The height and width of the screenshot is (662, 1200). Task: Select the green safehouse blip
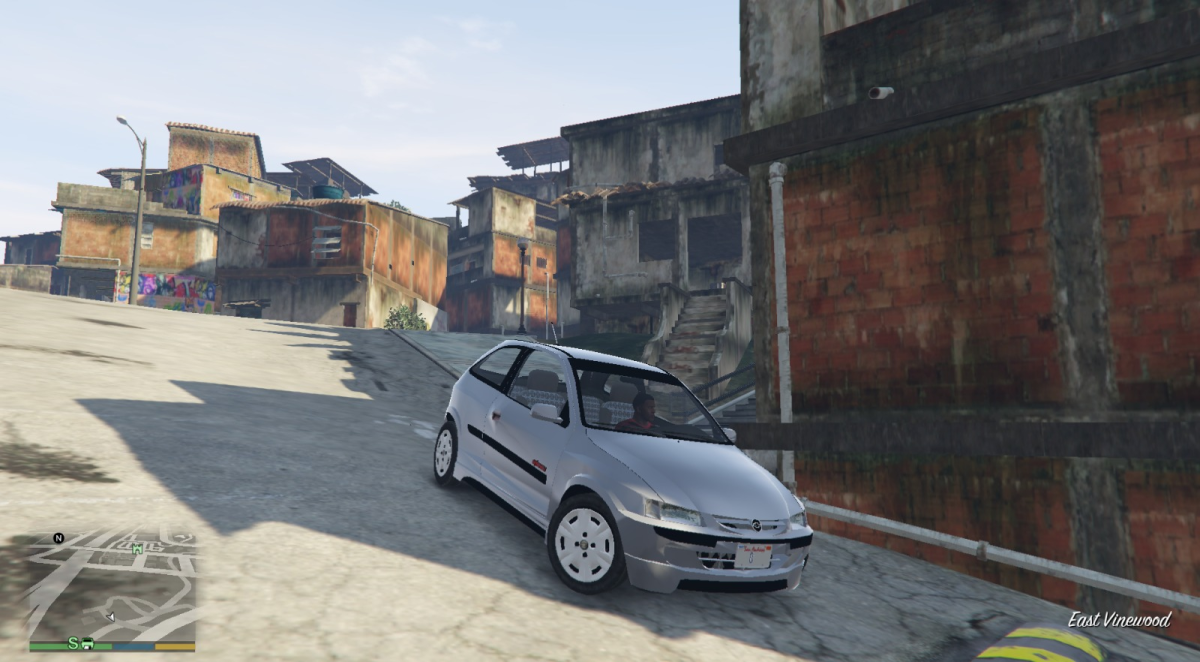click(137, 547)
